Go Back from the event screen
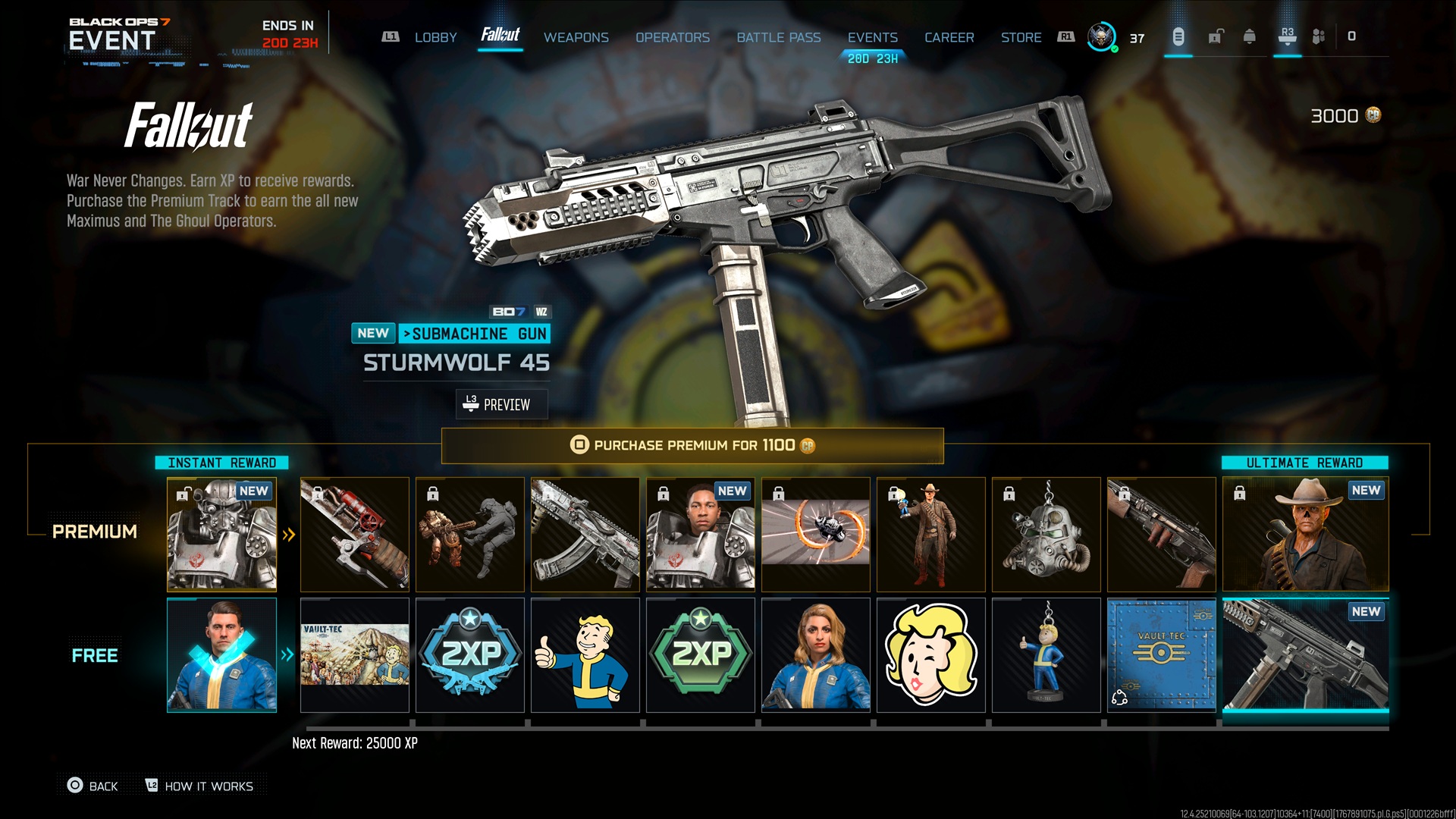This screenshot has width=1456, height=819. coord(93,786)
